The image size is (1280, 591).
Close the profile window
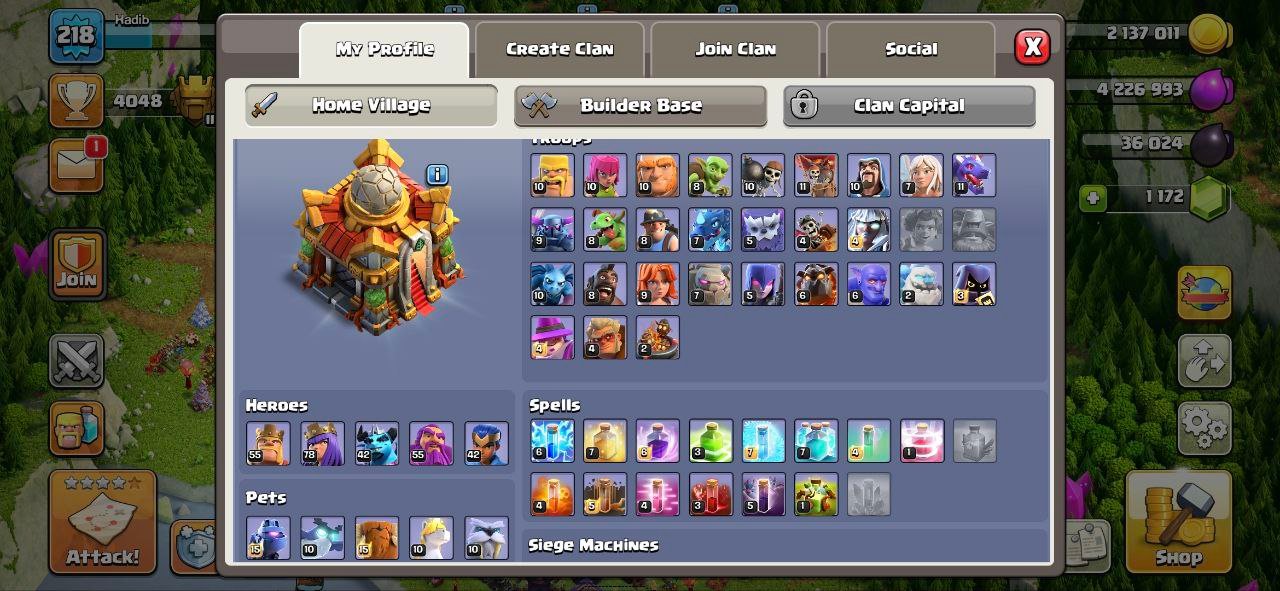pyautogui.click(x=1032, y=47)
